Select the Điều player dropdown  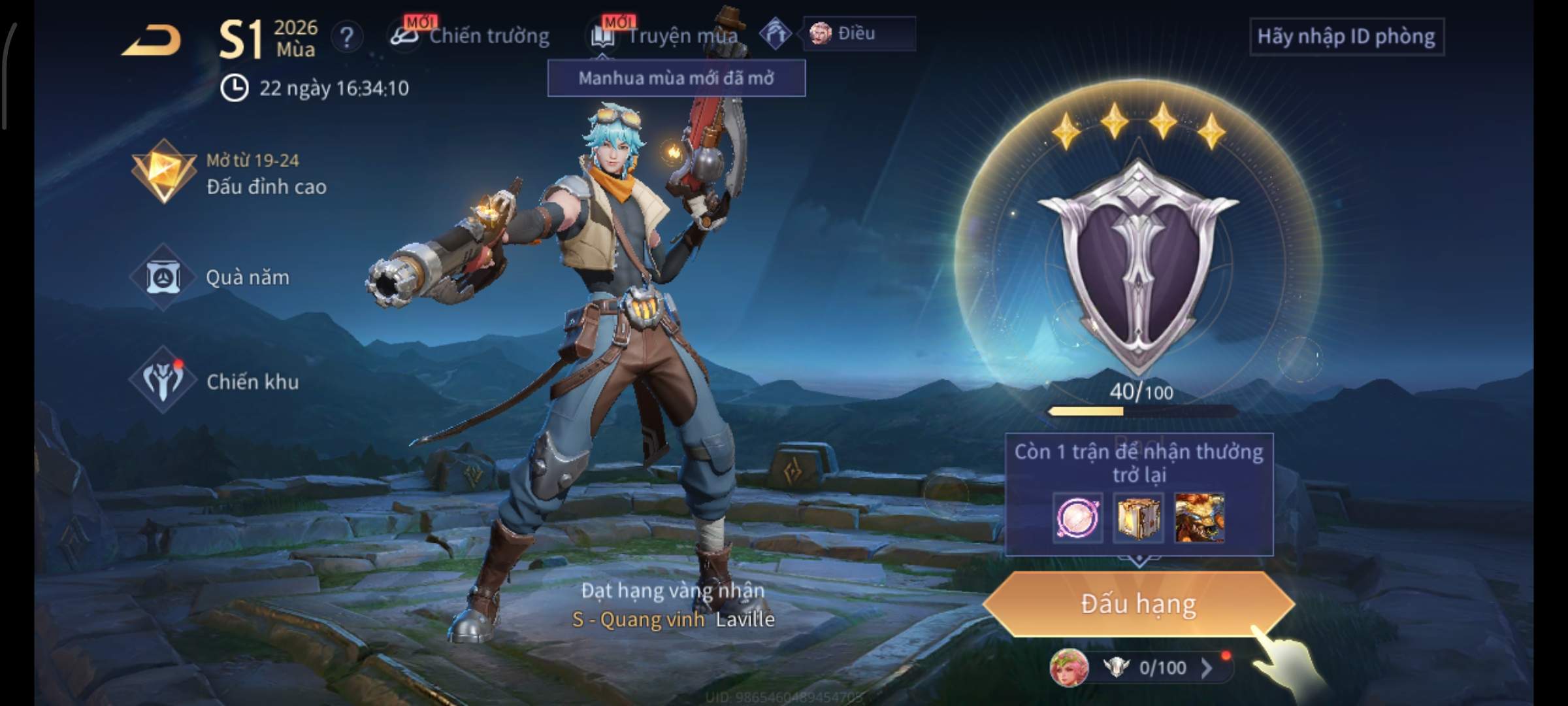858,33
